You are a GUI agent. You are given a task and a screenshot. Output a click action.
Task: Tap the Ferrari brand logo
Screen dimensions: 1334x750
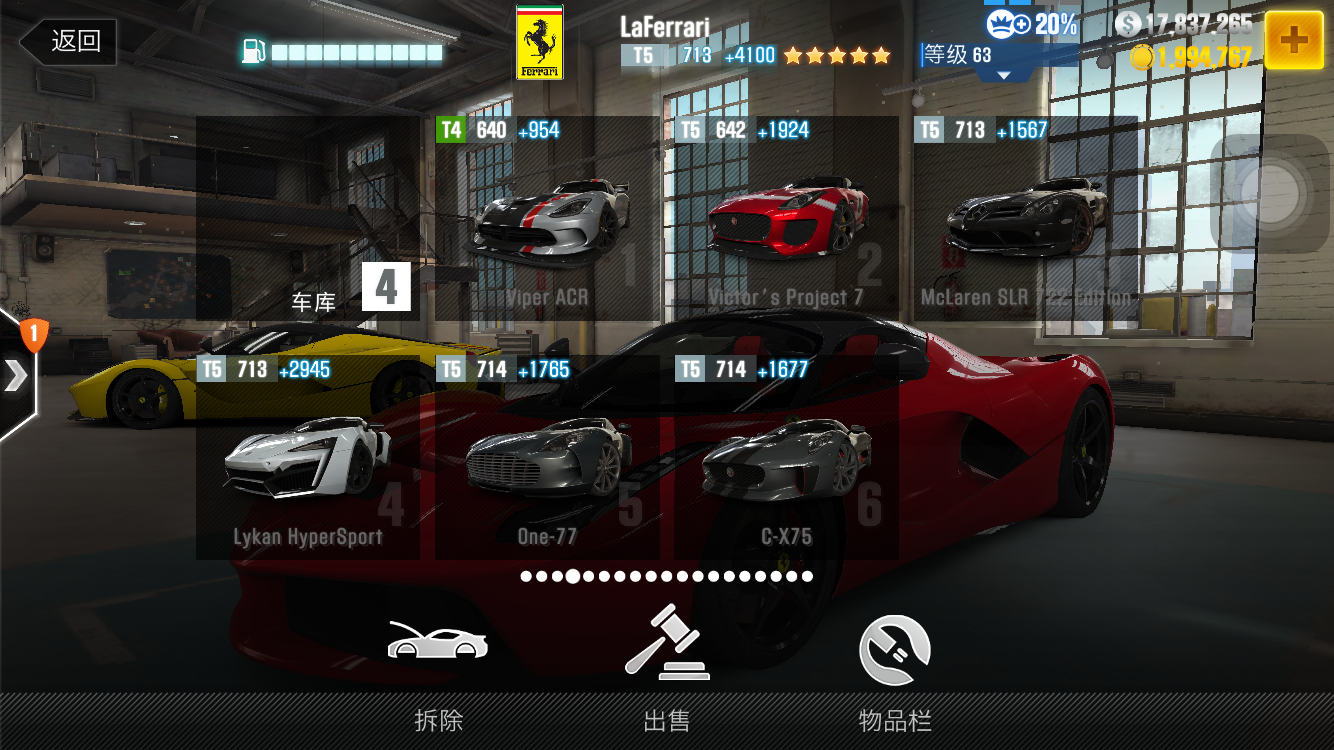point(539,43)
